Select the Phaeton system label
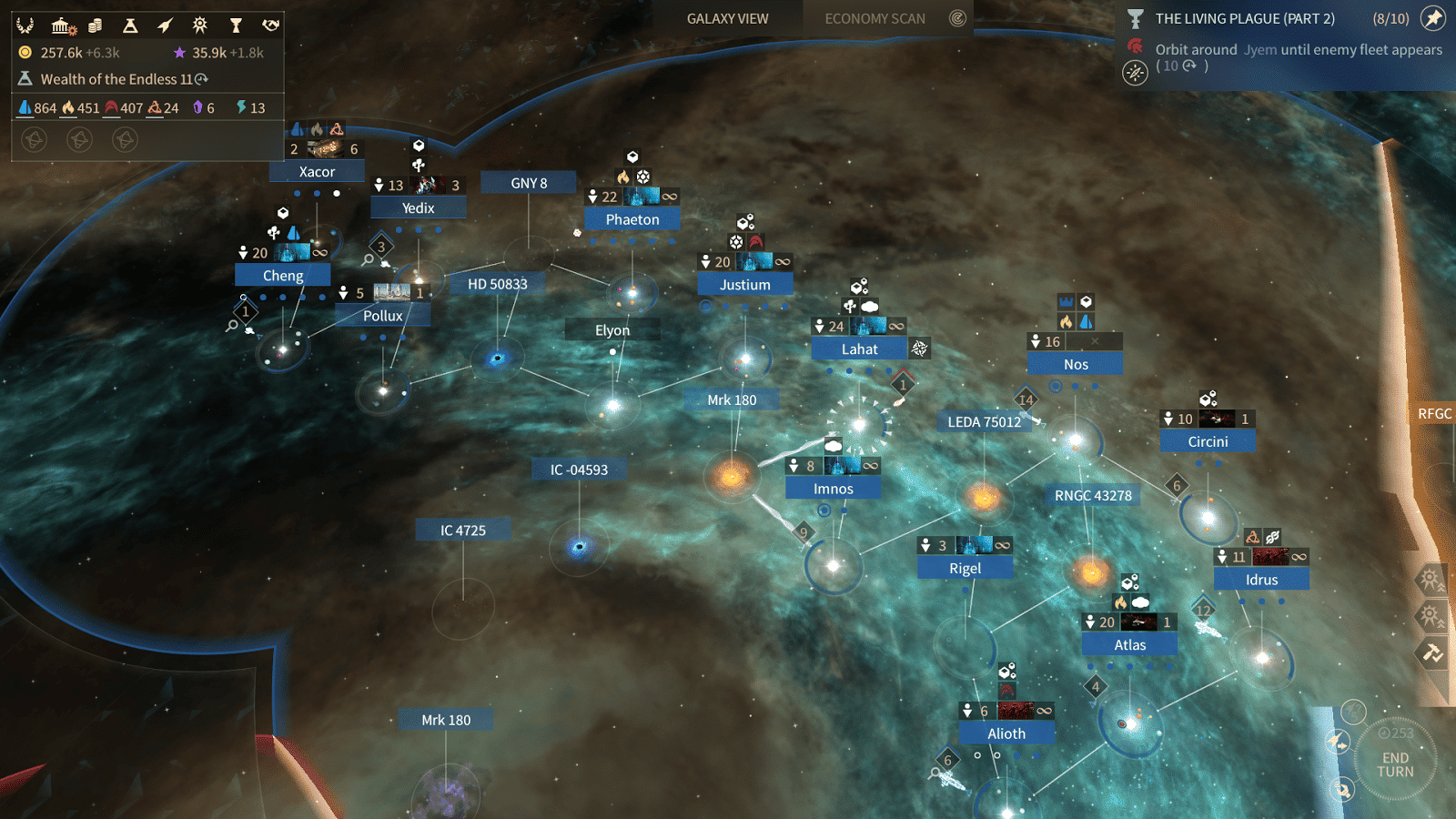 [632, 219]
